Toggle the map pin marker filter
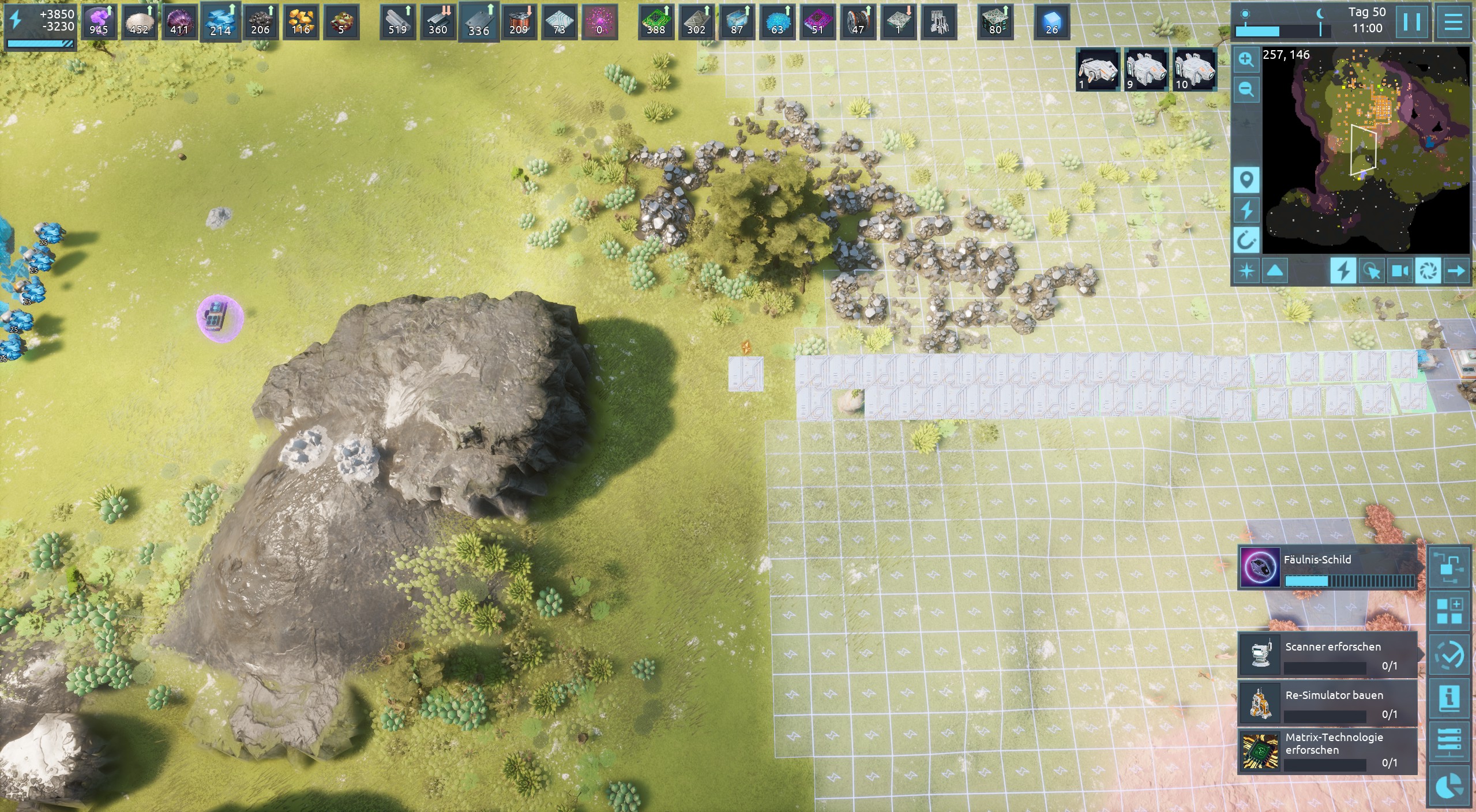Viewport: 1476px width, 812px height. (1246, 181)
